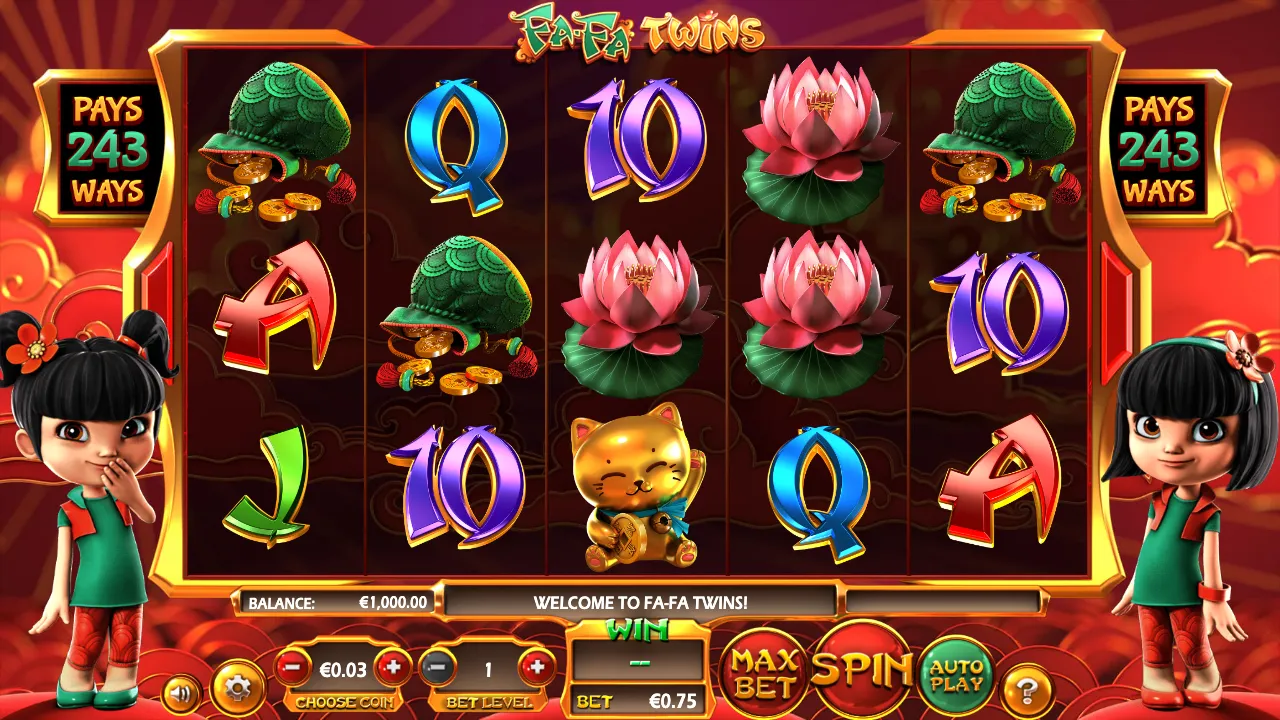Screen dimensions: 1280x720
Task: Activate the AUTO PLAY button
Action: [x=956, y=674]
